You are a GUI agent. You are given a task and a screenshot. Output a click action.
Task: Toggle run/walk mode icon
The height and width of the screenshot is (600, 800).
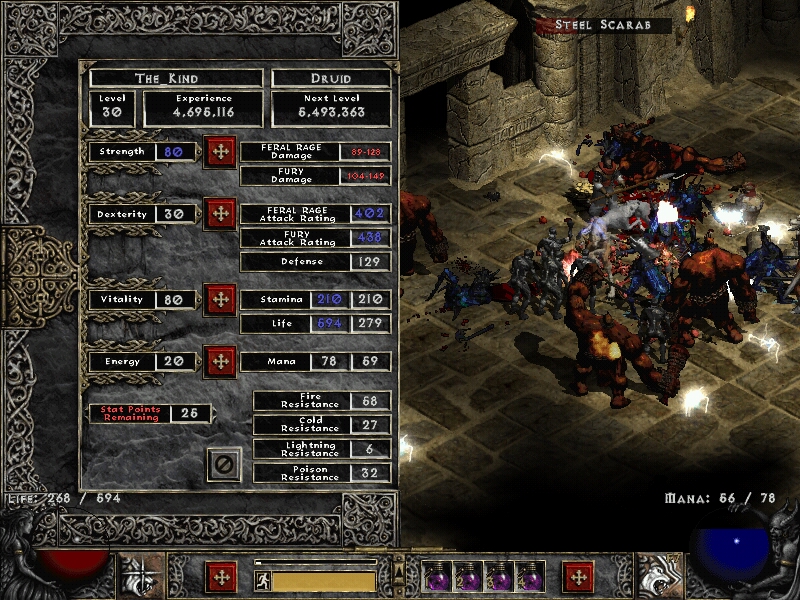(262, 580)
